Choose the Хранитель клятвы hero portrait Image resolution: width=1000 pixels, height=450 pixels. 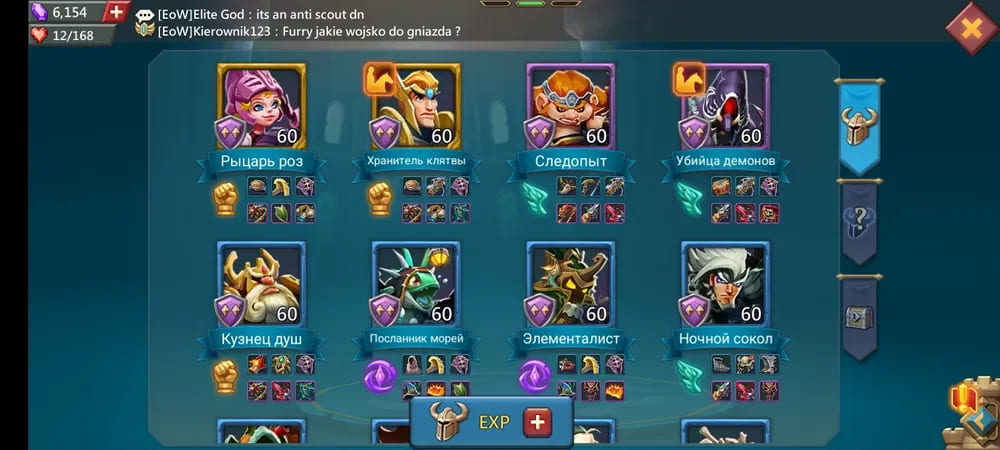click(416, 106)
